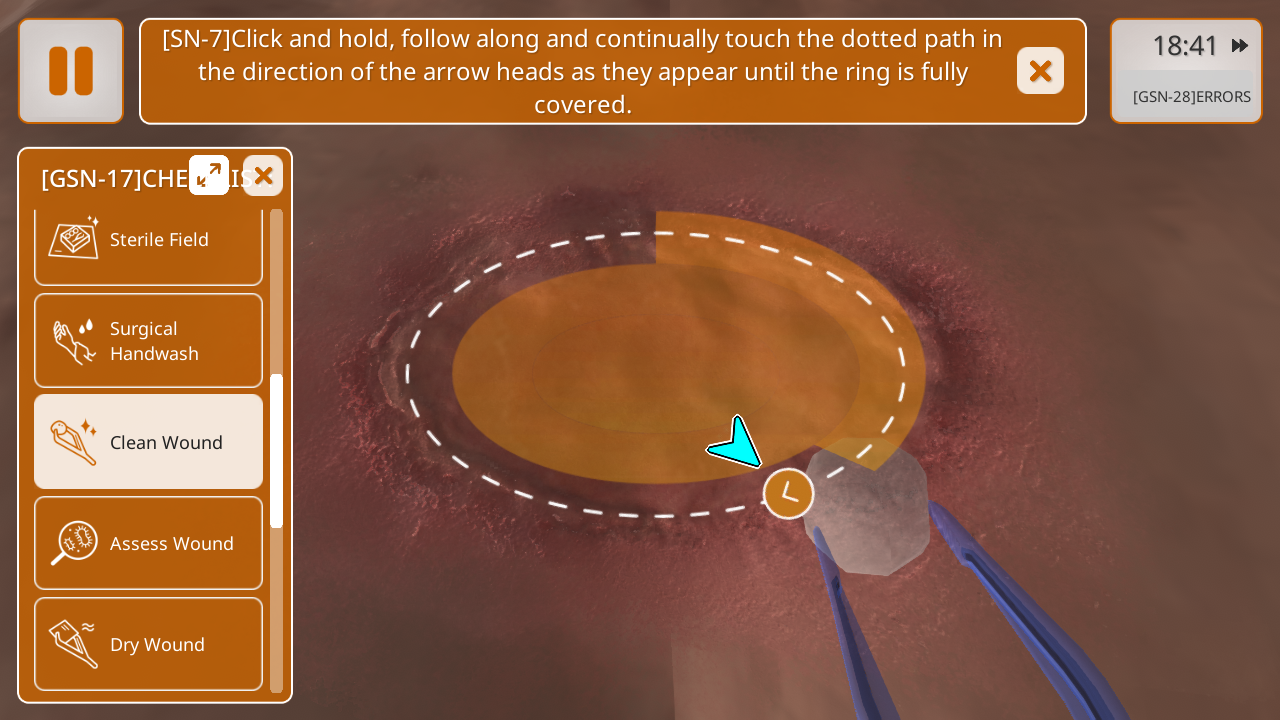This screenshot has height=720, width=1280.
Task: Click the checklist scrollbar handle
Action: coord(277,450)
